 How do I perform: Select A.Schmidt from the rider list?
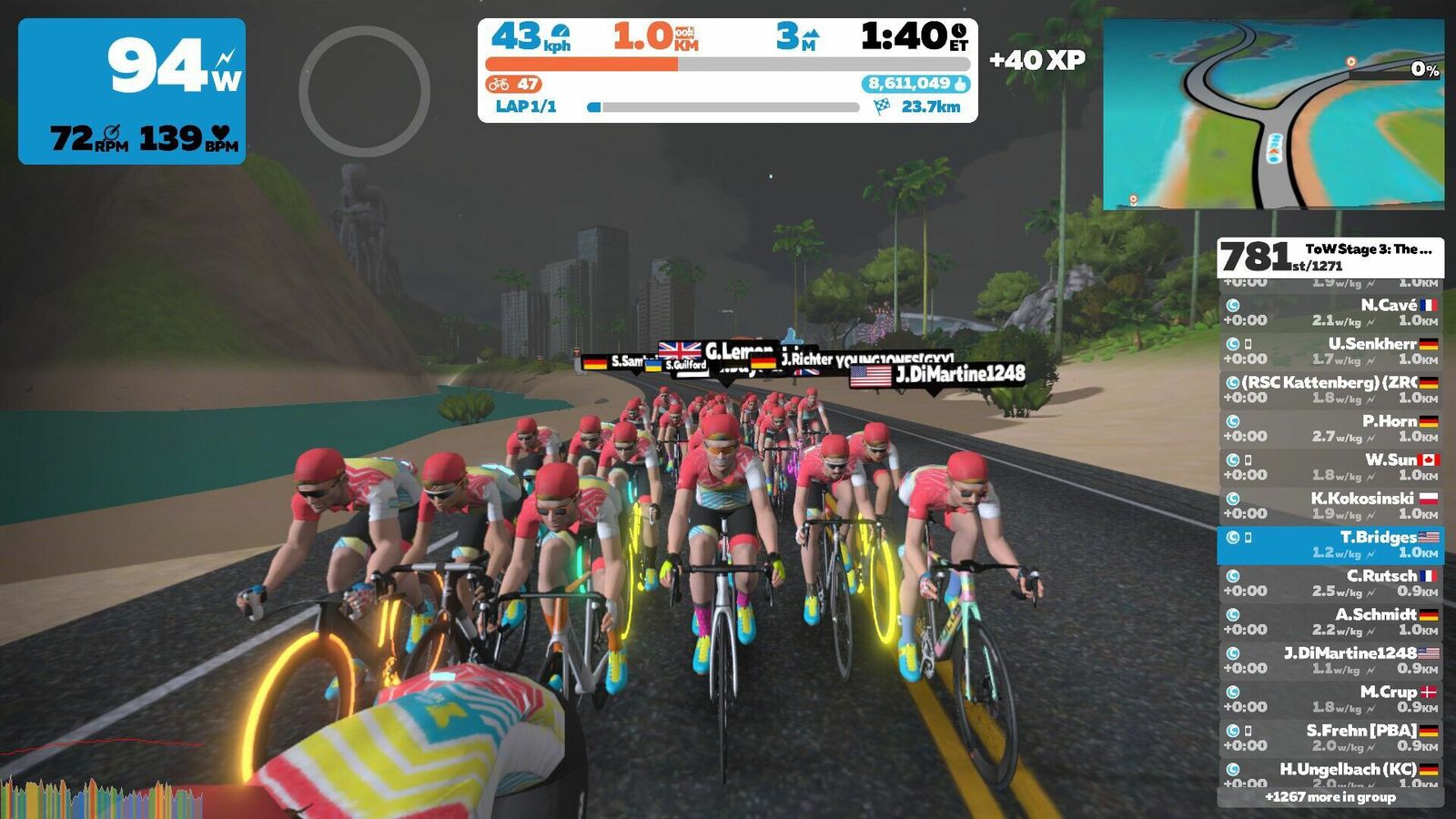[1330, 622]
